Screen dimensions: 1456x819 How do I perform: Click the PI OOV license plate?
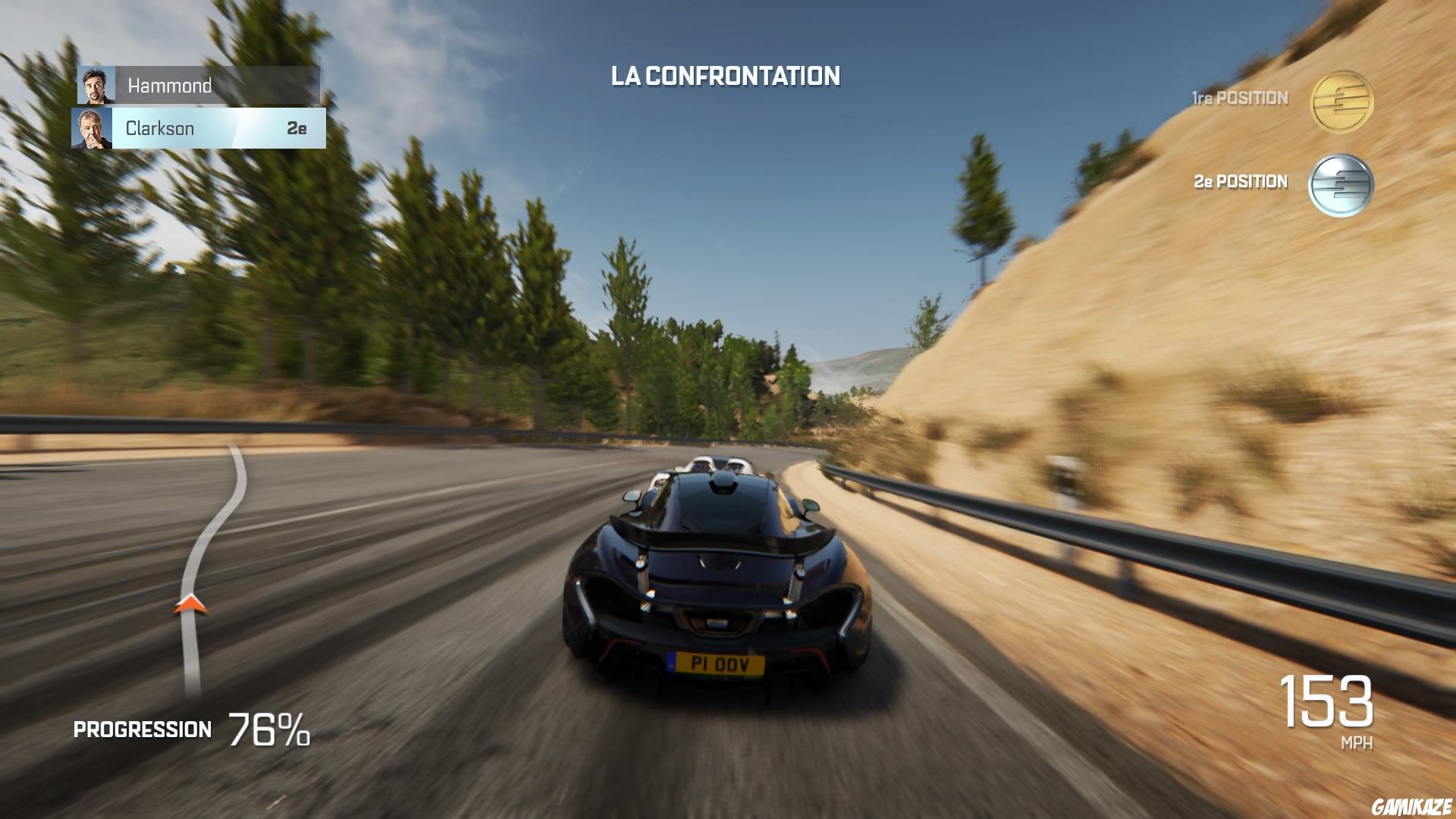coord(714,662)
